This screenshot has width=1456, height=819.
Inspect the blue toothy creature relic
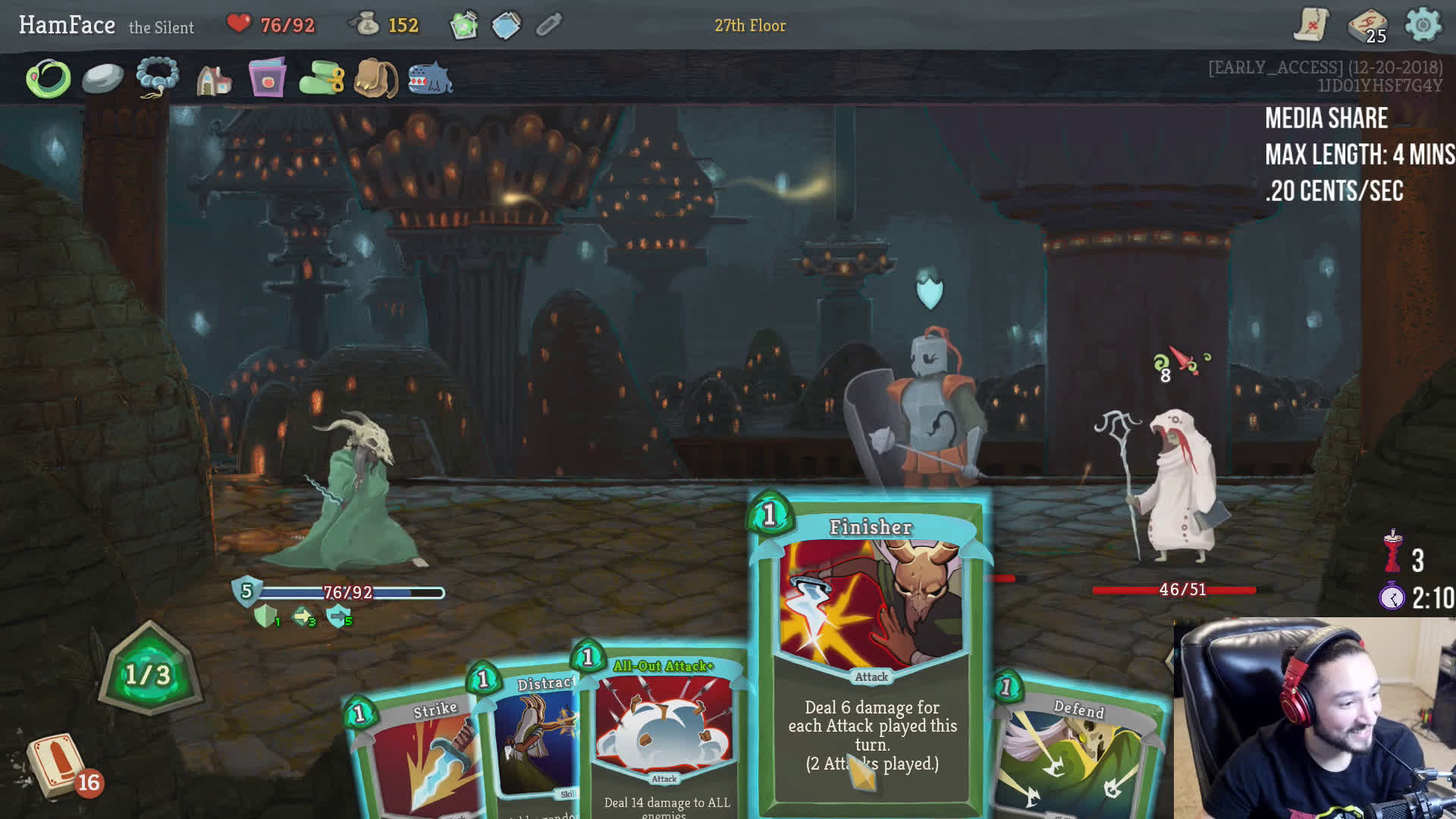(430, 79)
